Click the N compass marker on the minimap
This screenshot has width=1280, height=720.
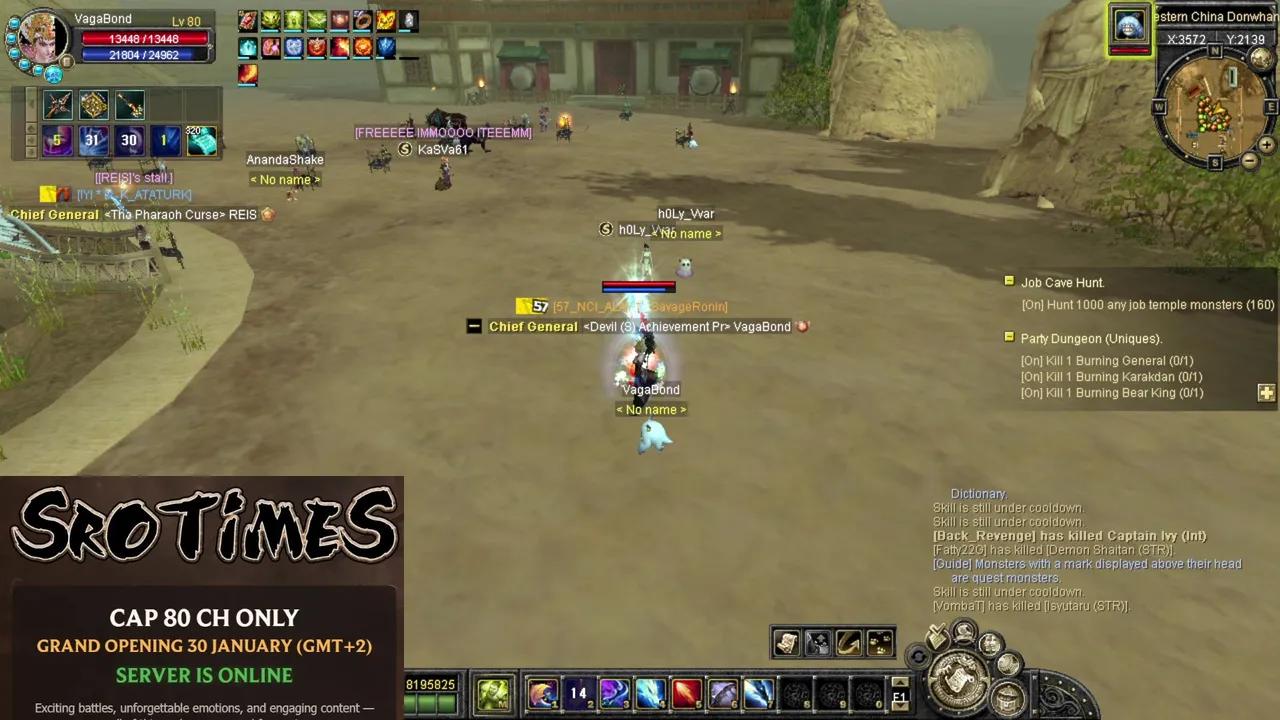click(1215, 52)
